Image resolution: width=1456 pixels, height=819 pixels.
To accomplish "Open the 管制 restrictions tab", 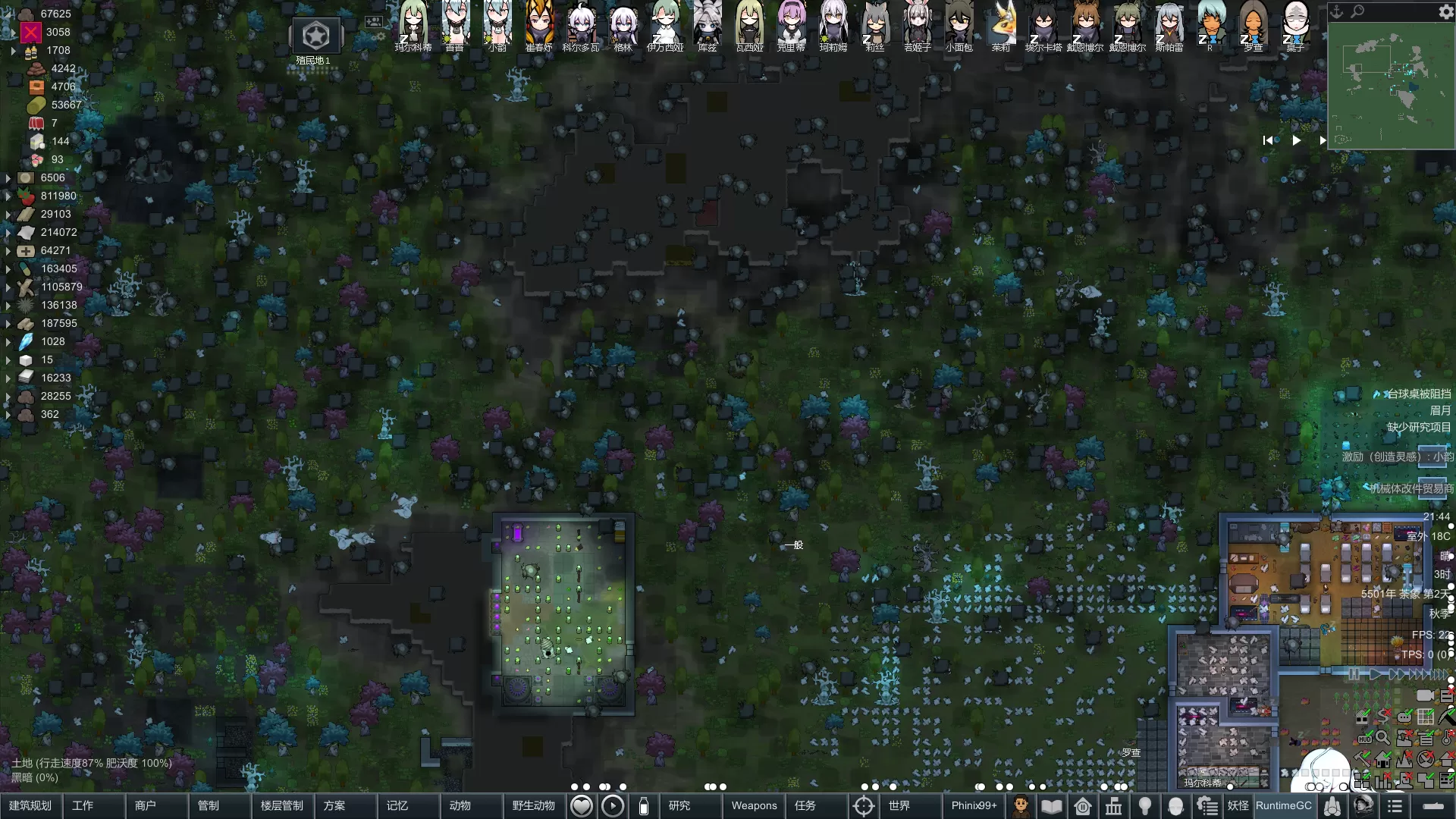I will coord(209,805).
